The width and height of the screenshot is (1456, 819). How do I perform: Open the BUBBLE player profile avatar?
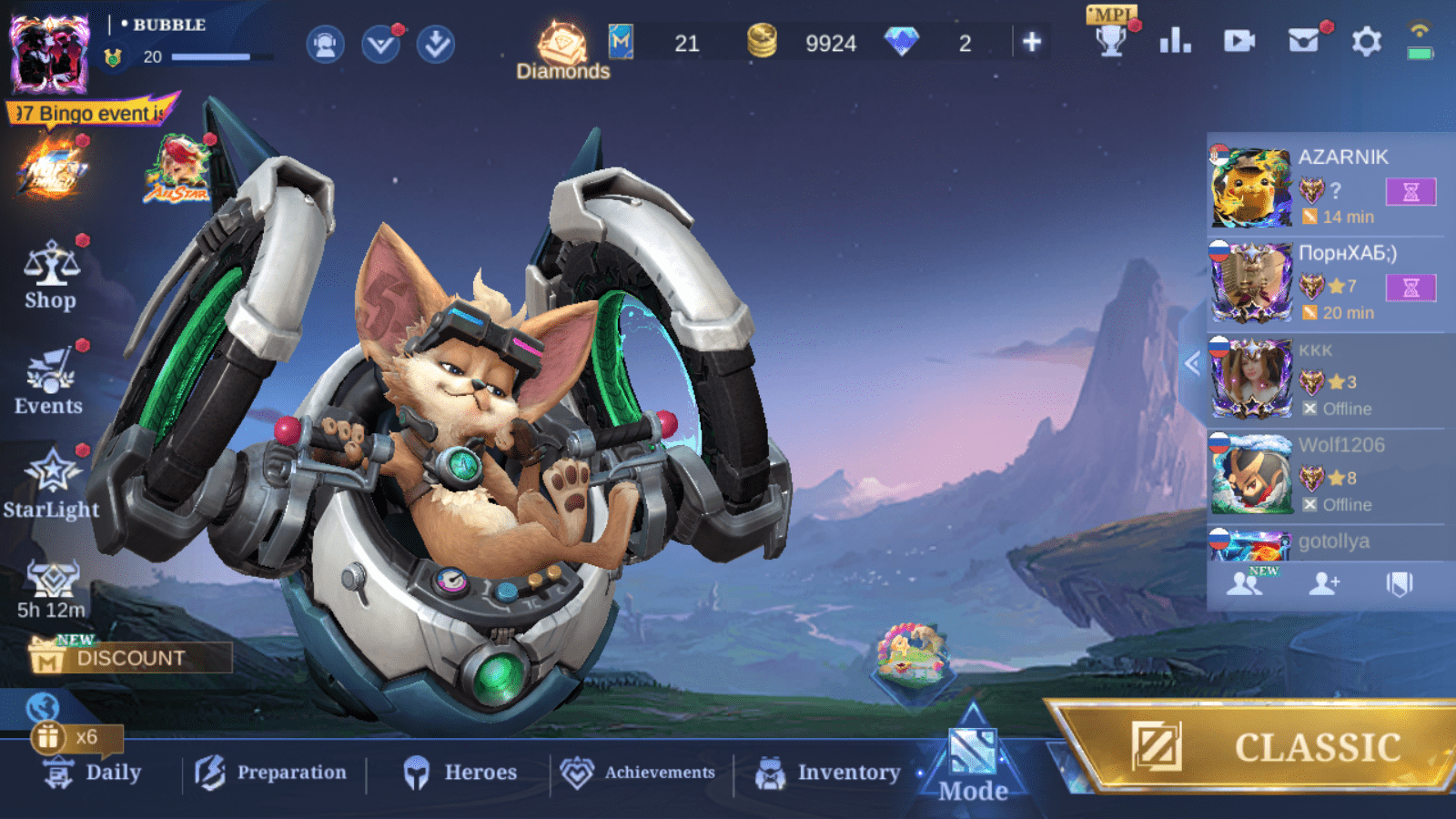tap(49, 55)
